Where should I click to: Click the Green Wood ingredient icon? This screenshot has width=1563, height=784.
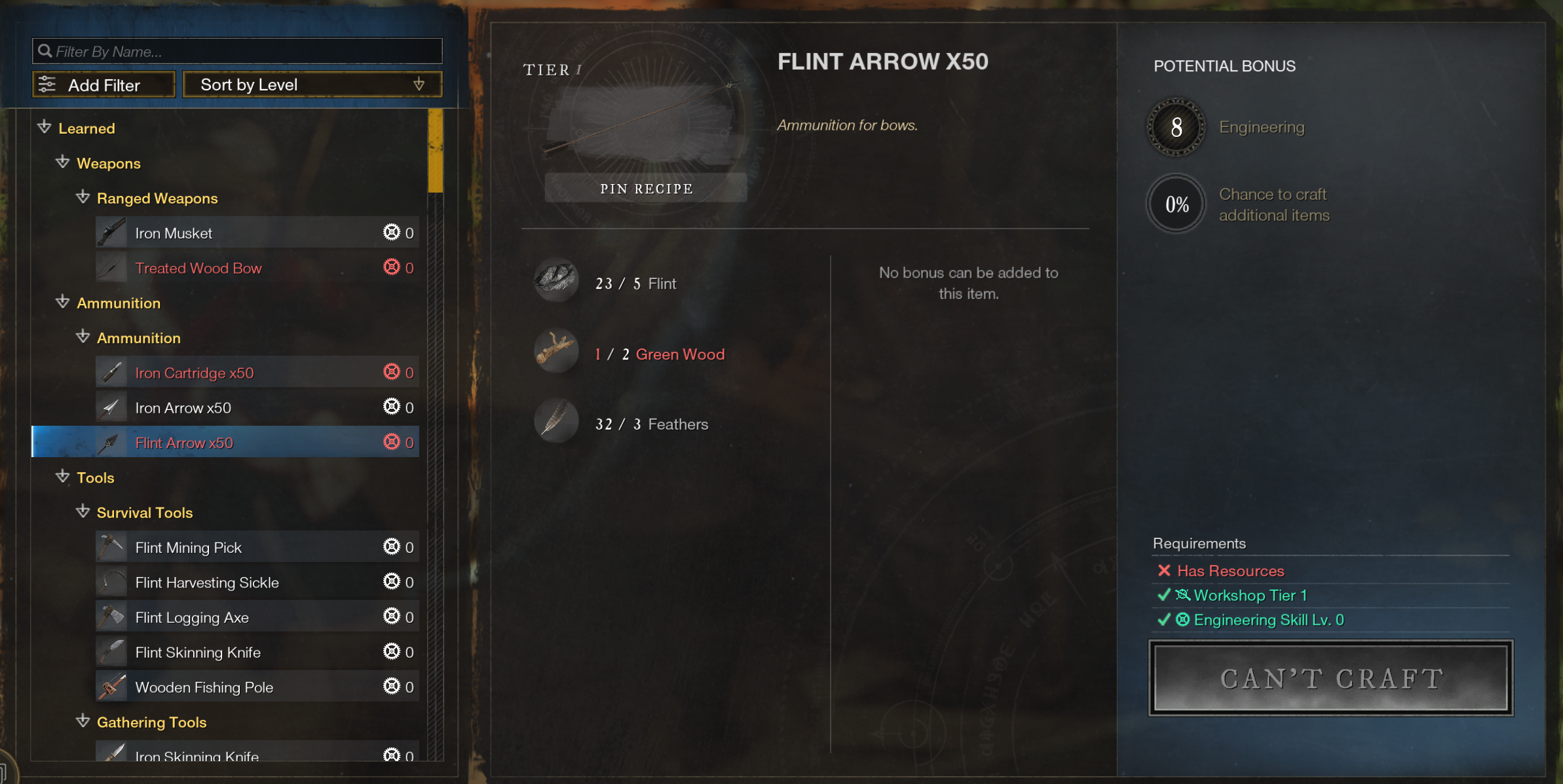click(556, 352)
